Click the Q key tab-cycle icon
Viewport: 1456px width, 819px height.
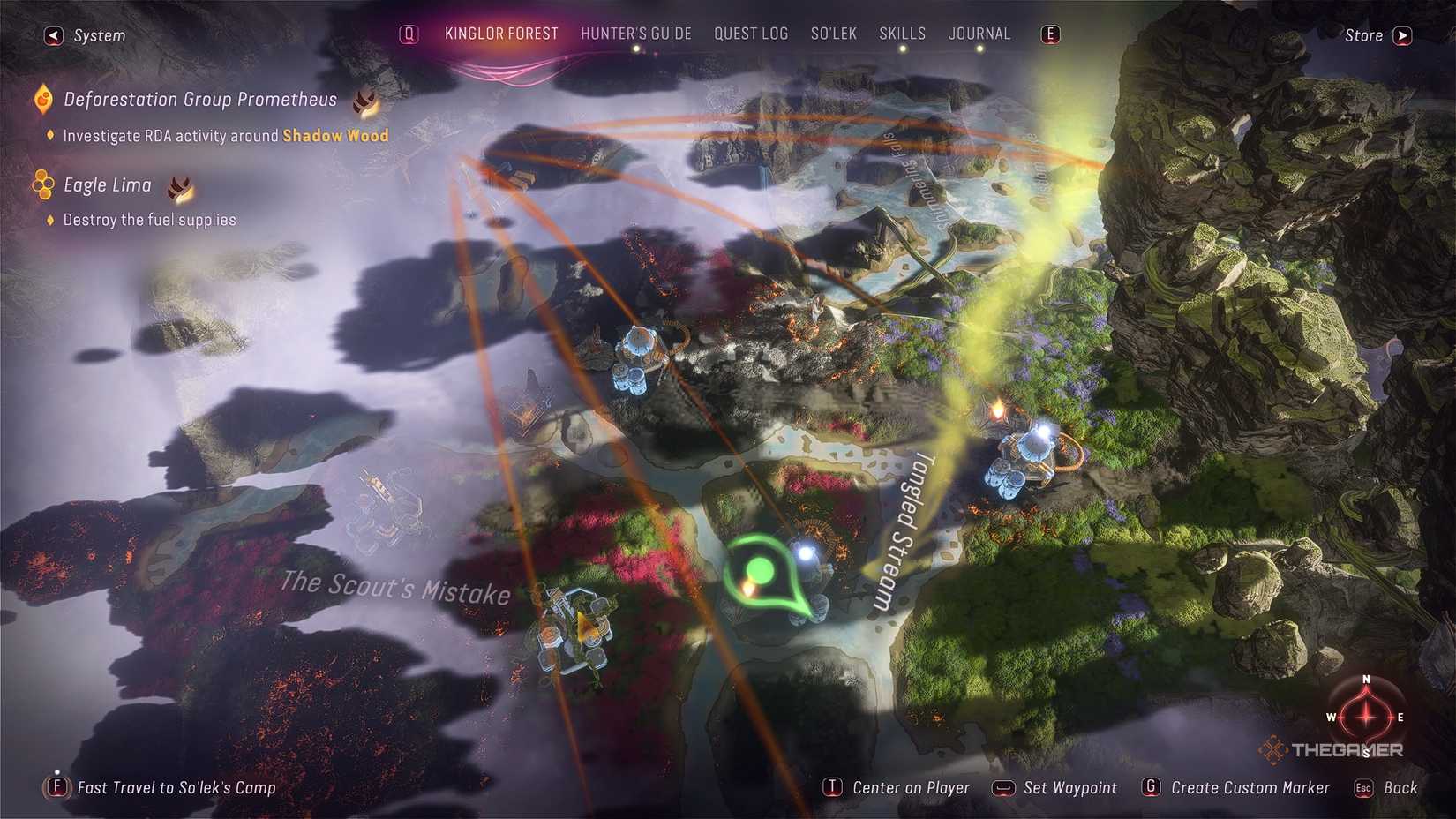[408, 34]
